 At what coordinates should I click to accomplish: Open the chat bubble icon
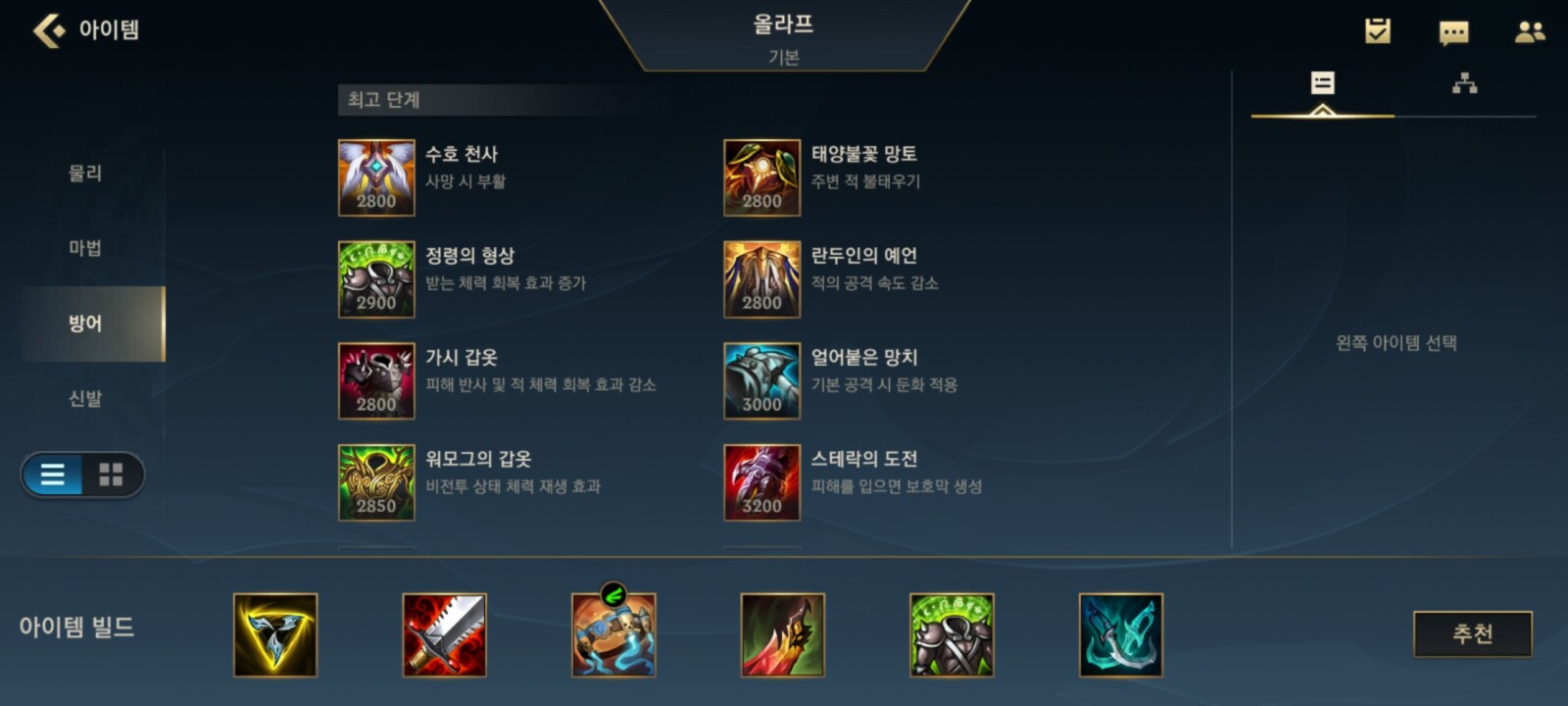(1453, 32)
